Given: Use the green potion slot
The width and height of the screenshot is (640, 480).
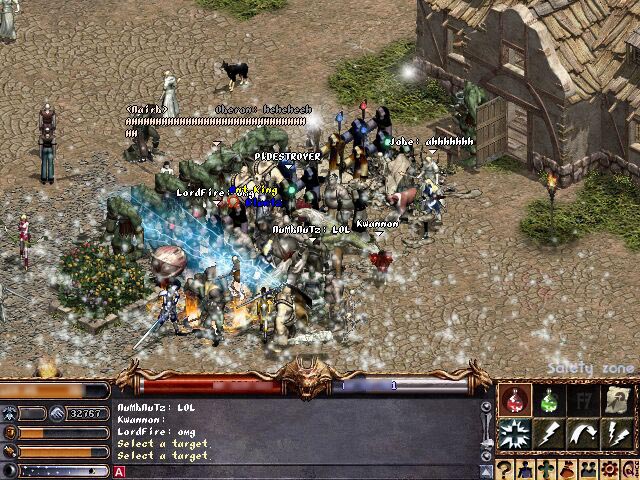Looking at the screenshot, I should coord(550,400).
